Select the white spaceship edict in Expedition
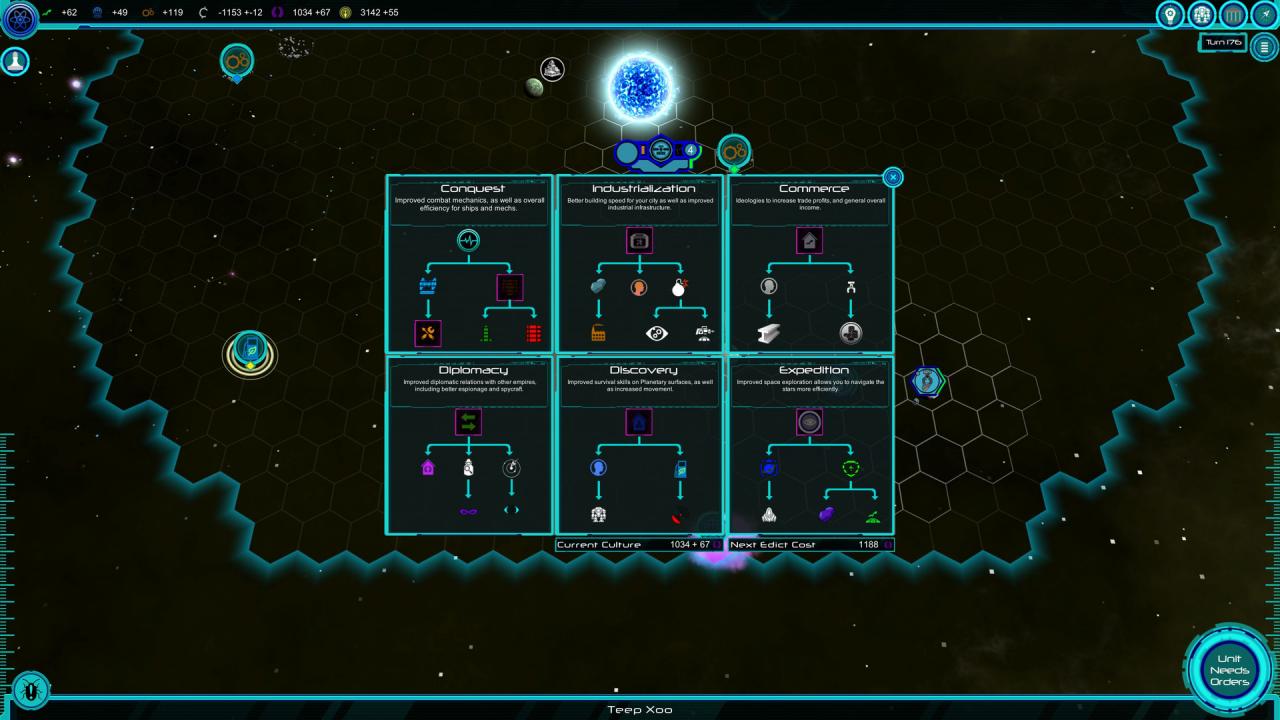Image resolution: width=1280 pixels, height=720 pixels. [x=769, y=515]
